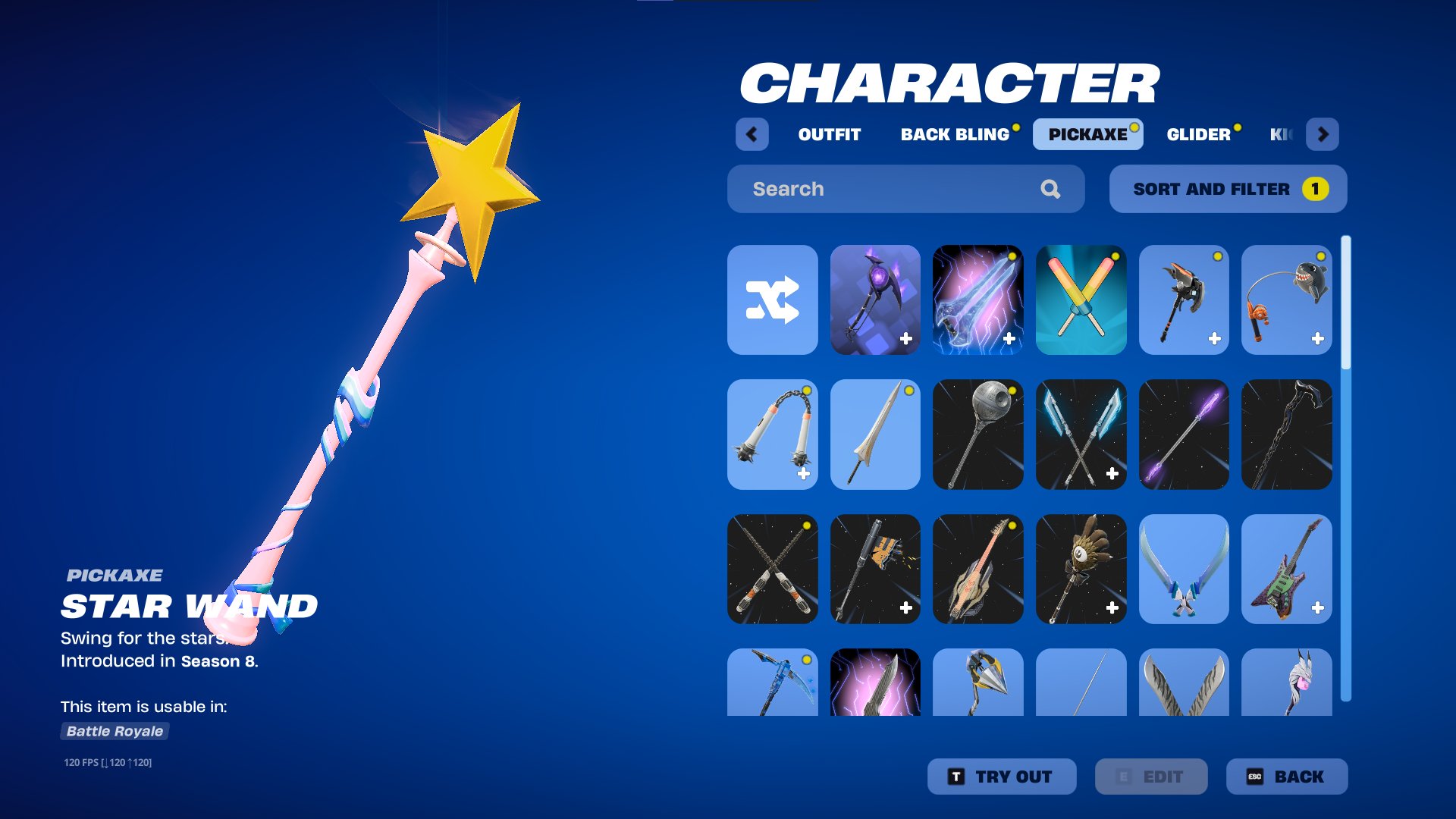Select the glowing energy sword pickaxe
1456x819 pixels.
(978, 300)
